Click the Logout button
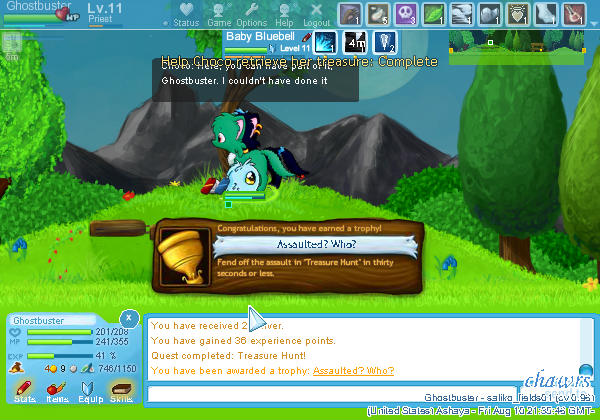600x420 pixels. 316,14
